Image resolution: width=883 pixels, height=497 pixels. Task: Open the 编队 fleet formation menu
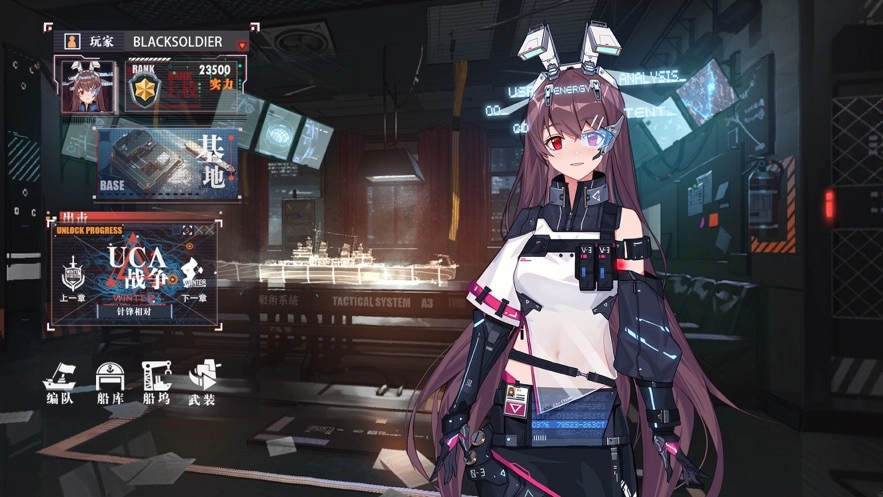60,382
